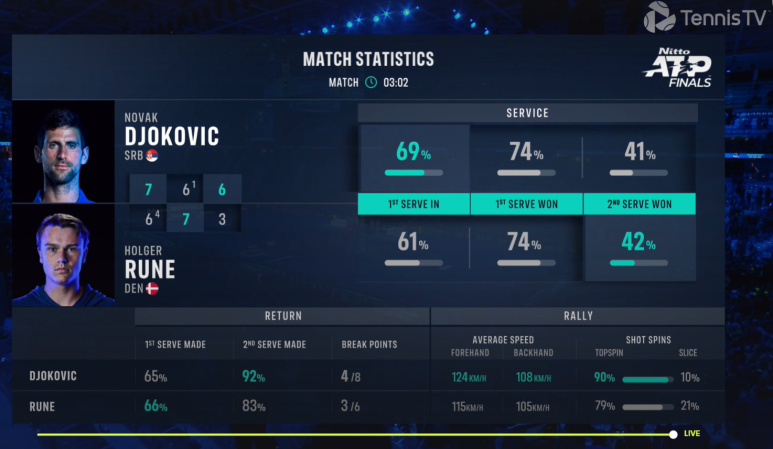Jump to live with the LIVE indicator

[x=692, y=434]
